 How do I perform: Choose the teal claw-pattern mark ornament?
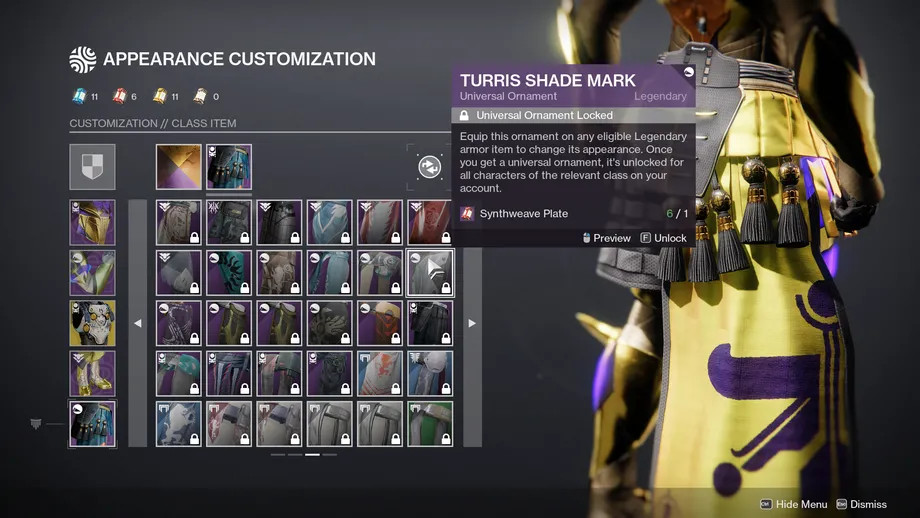[x=229, y=273]
